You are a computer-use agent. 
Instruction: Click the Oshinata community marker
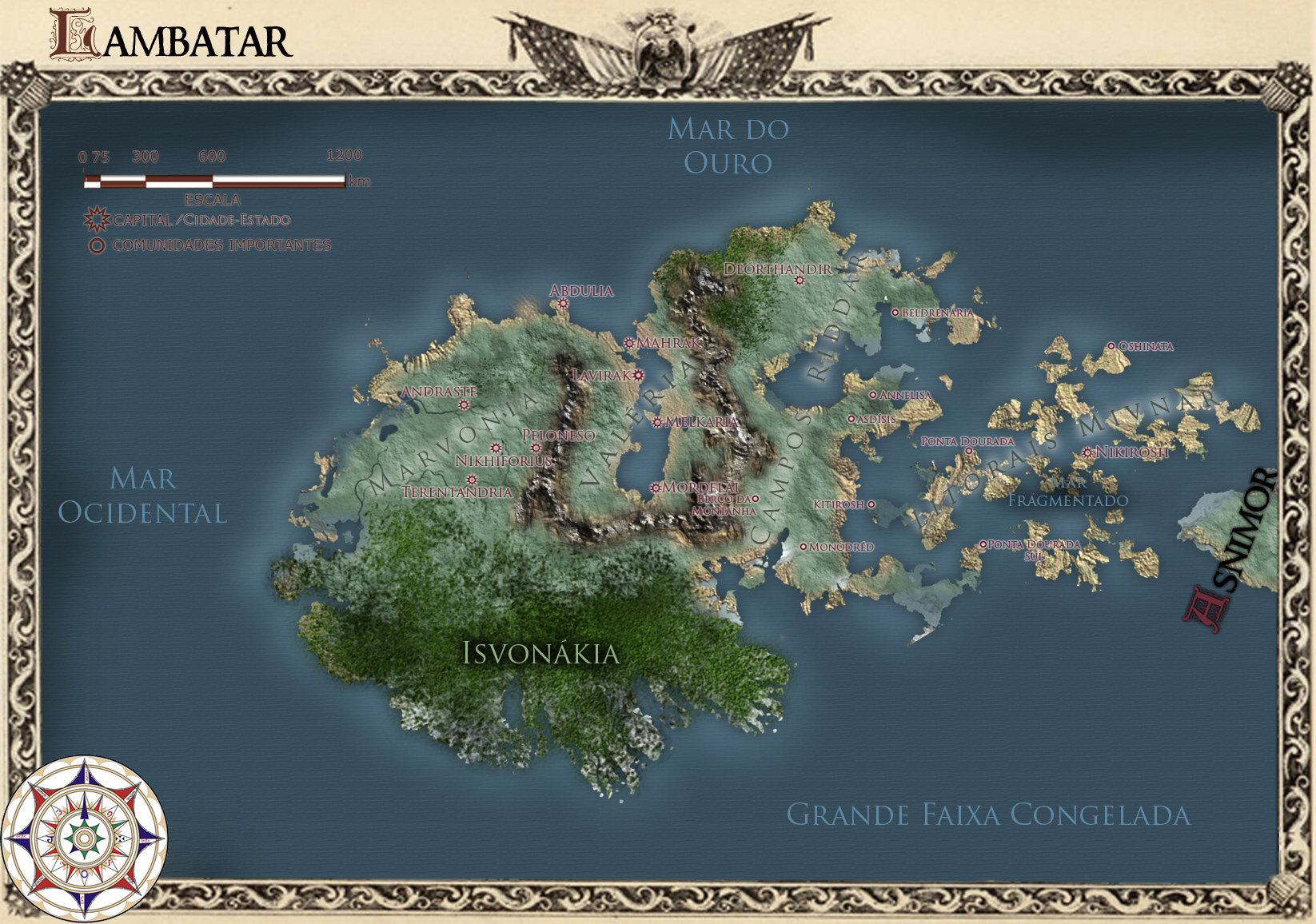tap(1111, 346)
